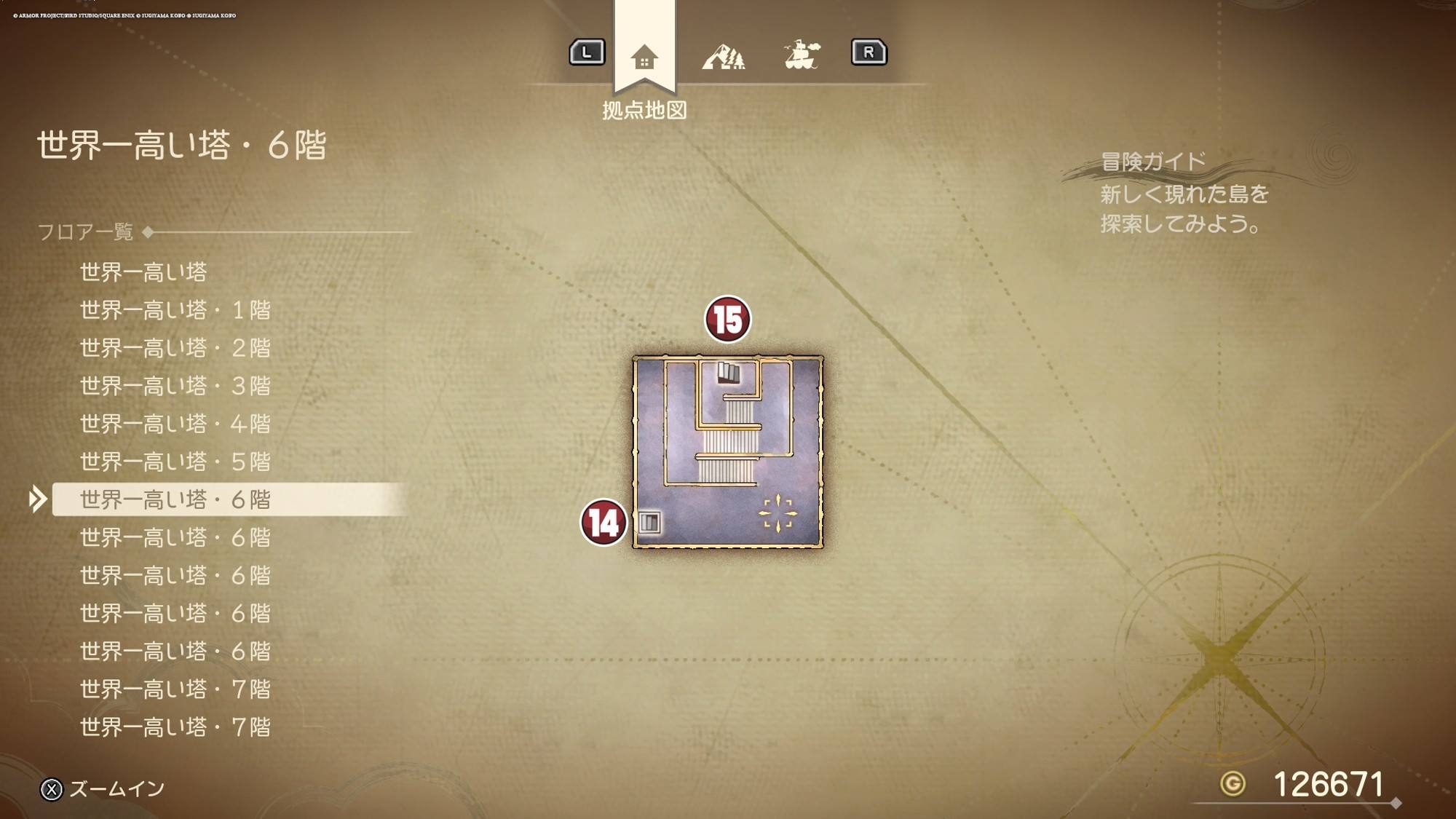Show floor 世界一高い塔・3階
1456x819 pixels.
(175, 386)
